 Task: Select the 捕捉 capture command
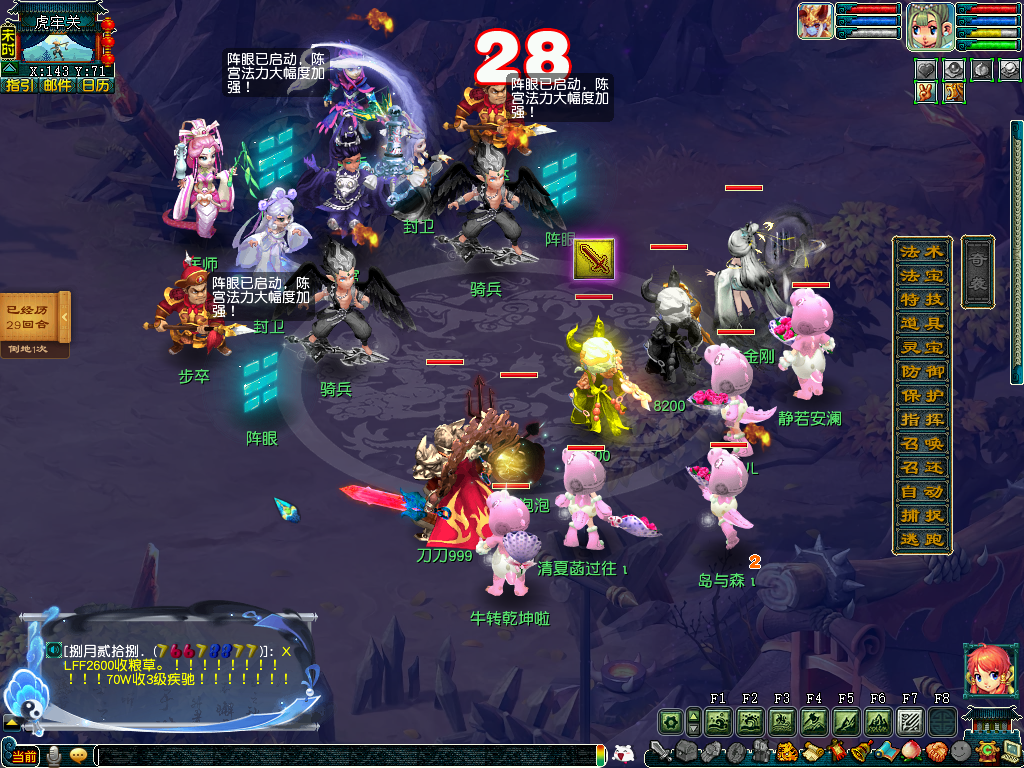click(920, 516)
